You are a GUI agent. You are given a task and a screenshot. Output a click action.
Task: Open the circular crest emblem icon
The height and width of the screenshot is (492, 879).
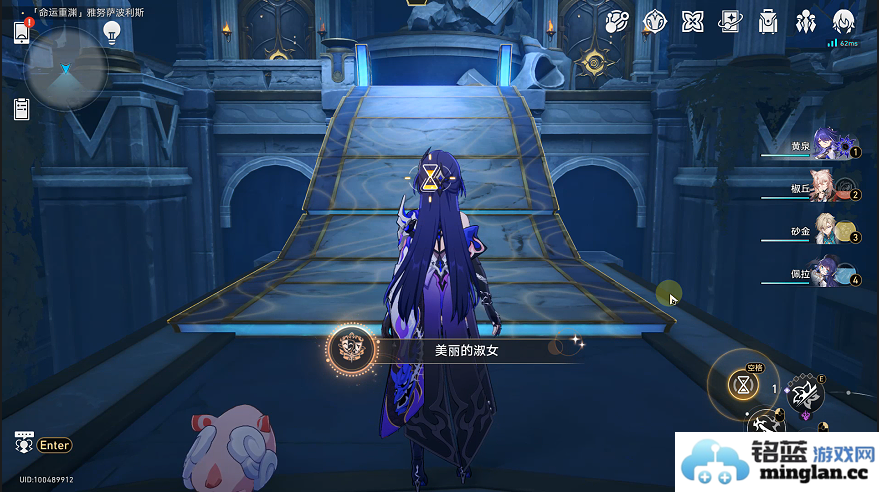pyautogui.click(x=654, y=22)
